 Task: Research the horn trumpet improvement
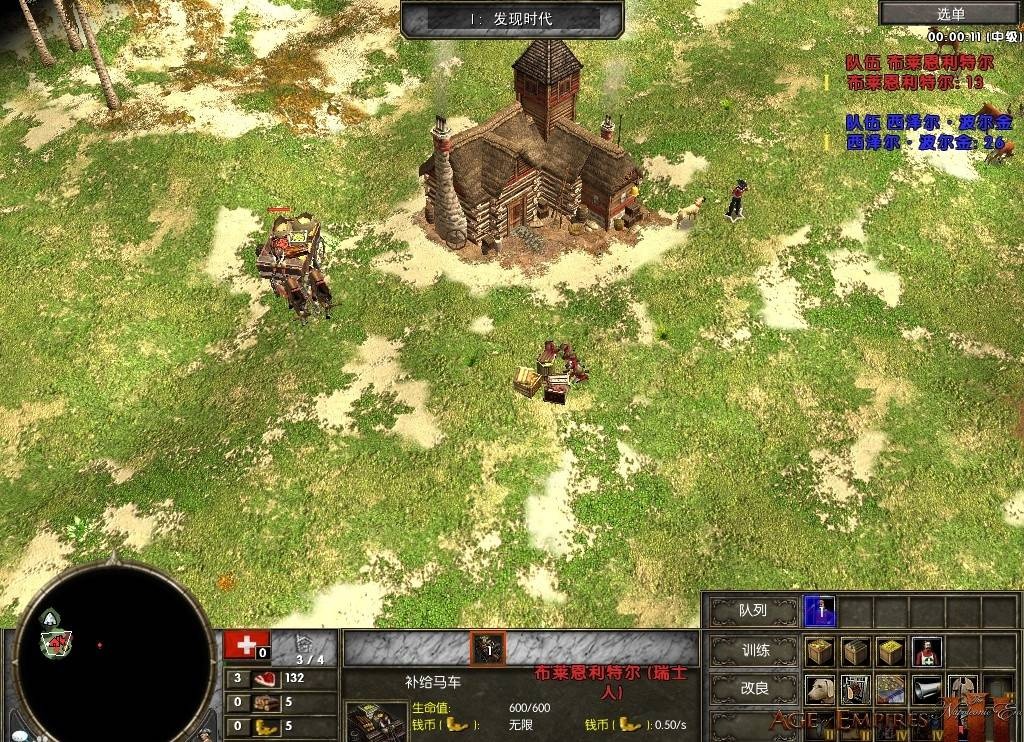coord(925,690)
